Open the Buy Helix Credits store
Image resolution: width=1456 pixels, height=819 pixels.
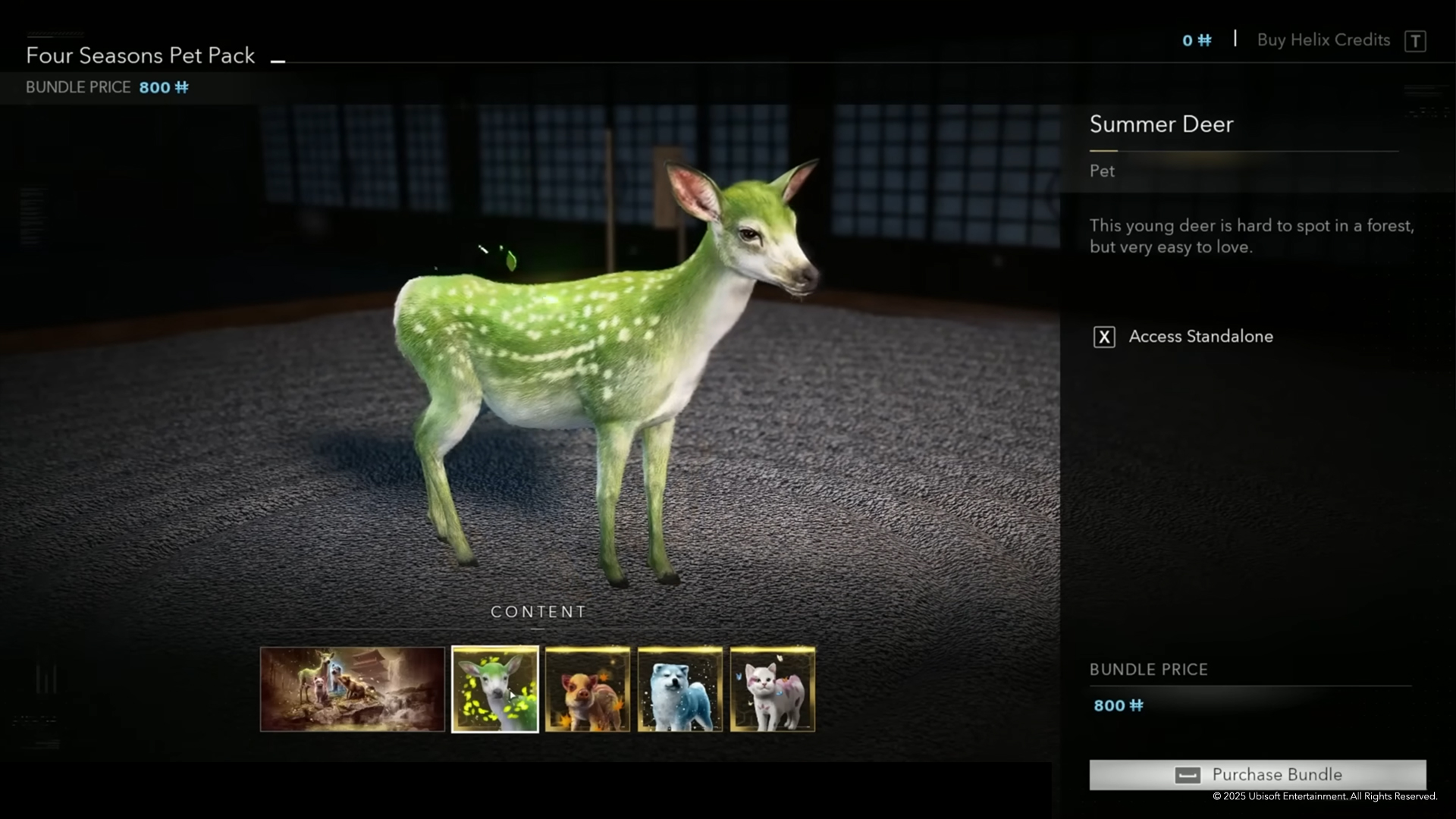tap(1323, 40)
